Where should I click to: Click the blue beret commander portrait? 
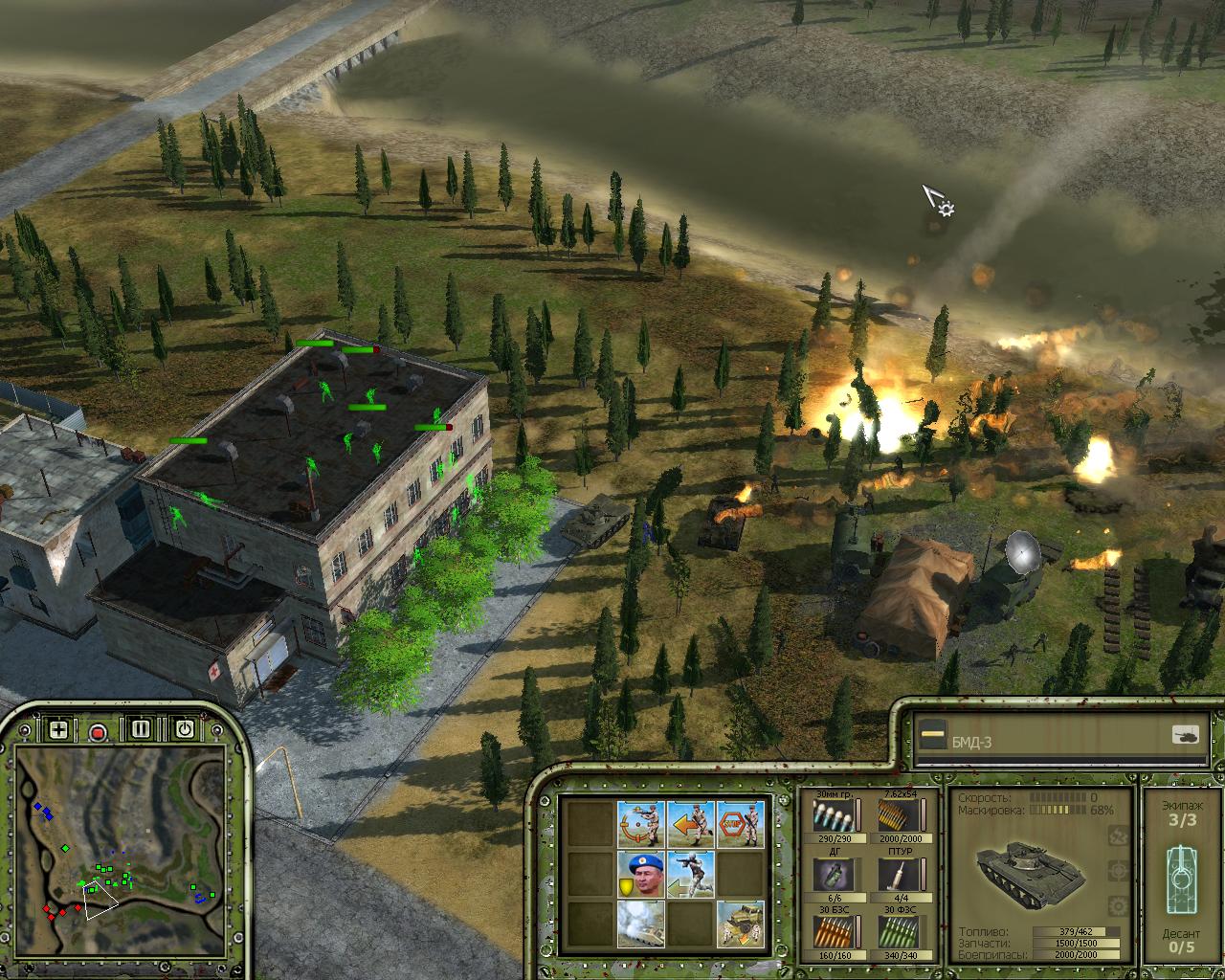pos(640,873)
